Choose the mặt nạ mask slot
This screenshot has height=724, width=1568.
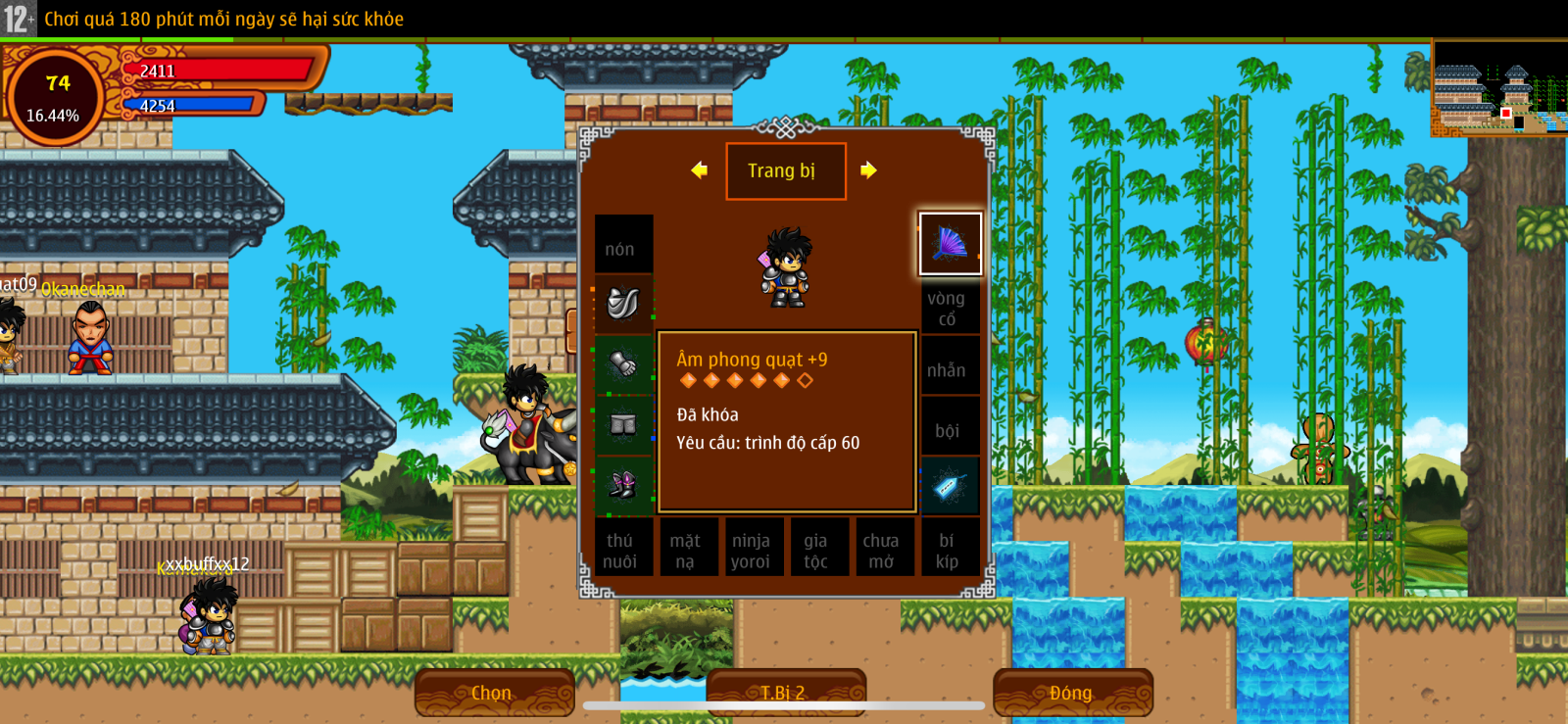point(686,550)
